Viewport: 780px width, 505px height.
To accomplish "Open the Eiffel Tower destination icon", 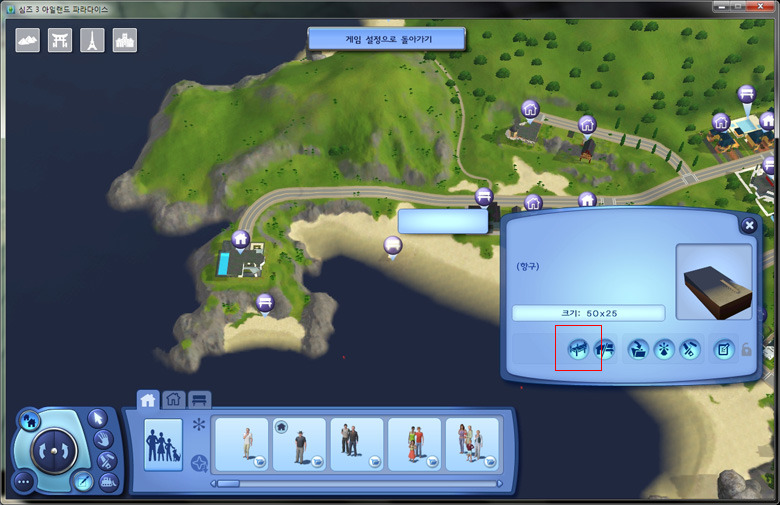I will click(92, 40).
